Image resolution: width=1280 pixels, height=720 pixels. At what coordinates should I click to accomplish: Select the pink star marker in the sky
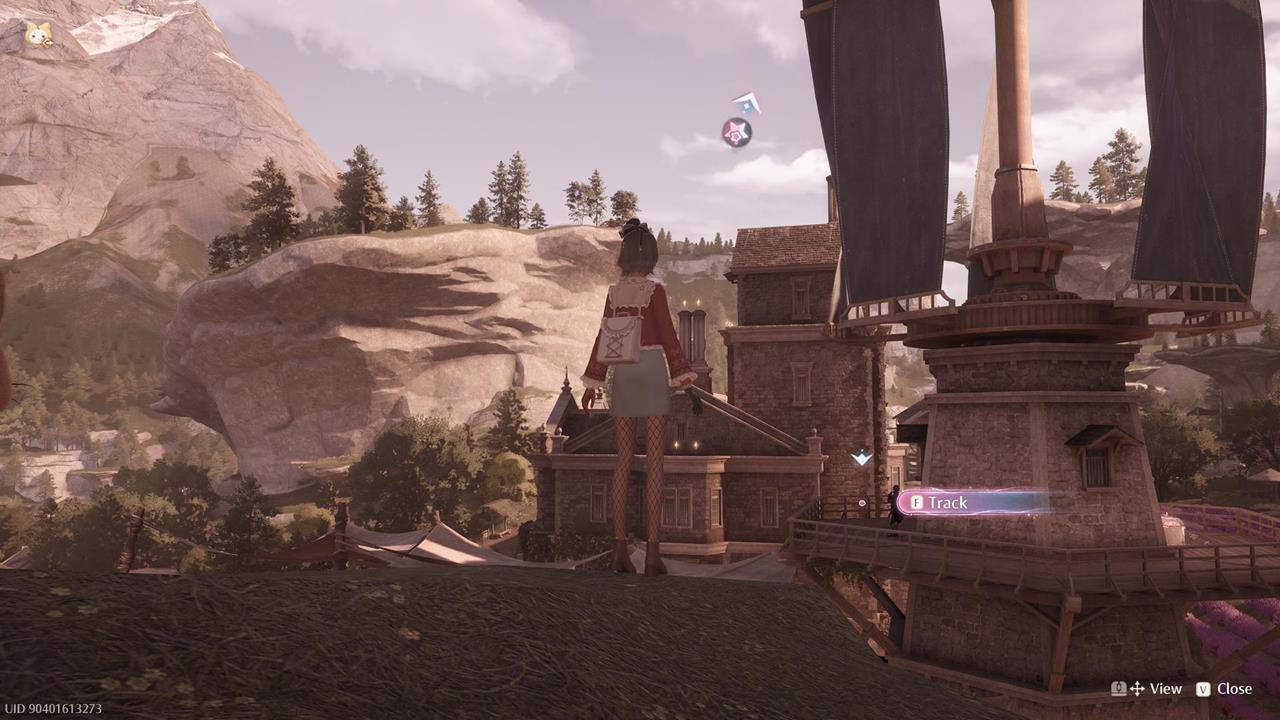coord(737,132)
